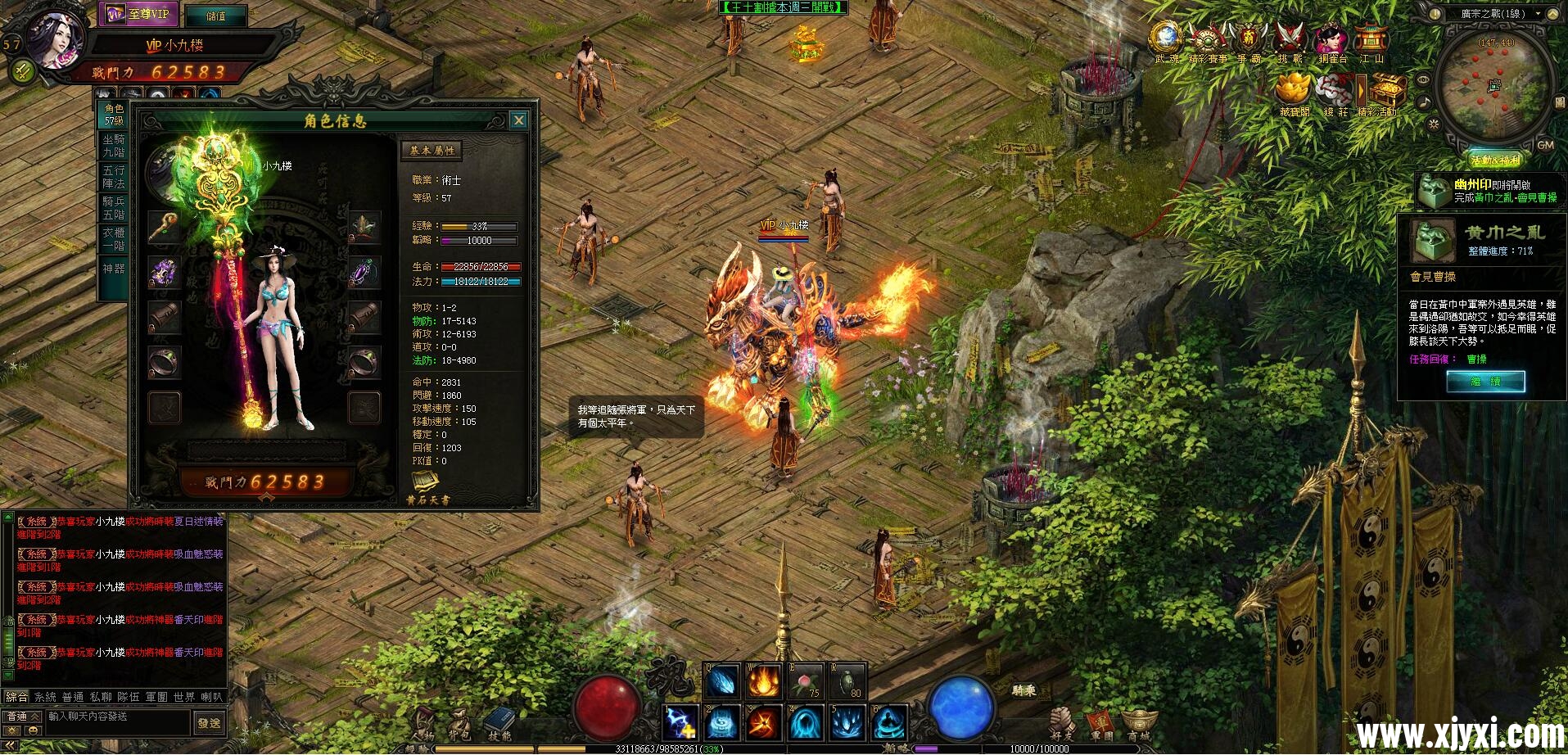Switch to the 坐騎 mount tab
The width and height of the screenshot is (1568, 755).
[114, 146]
